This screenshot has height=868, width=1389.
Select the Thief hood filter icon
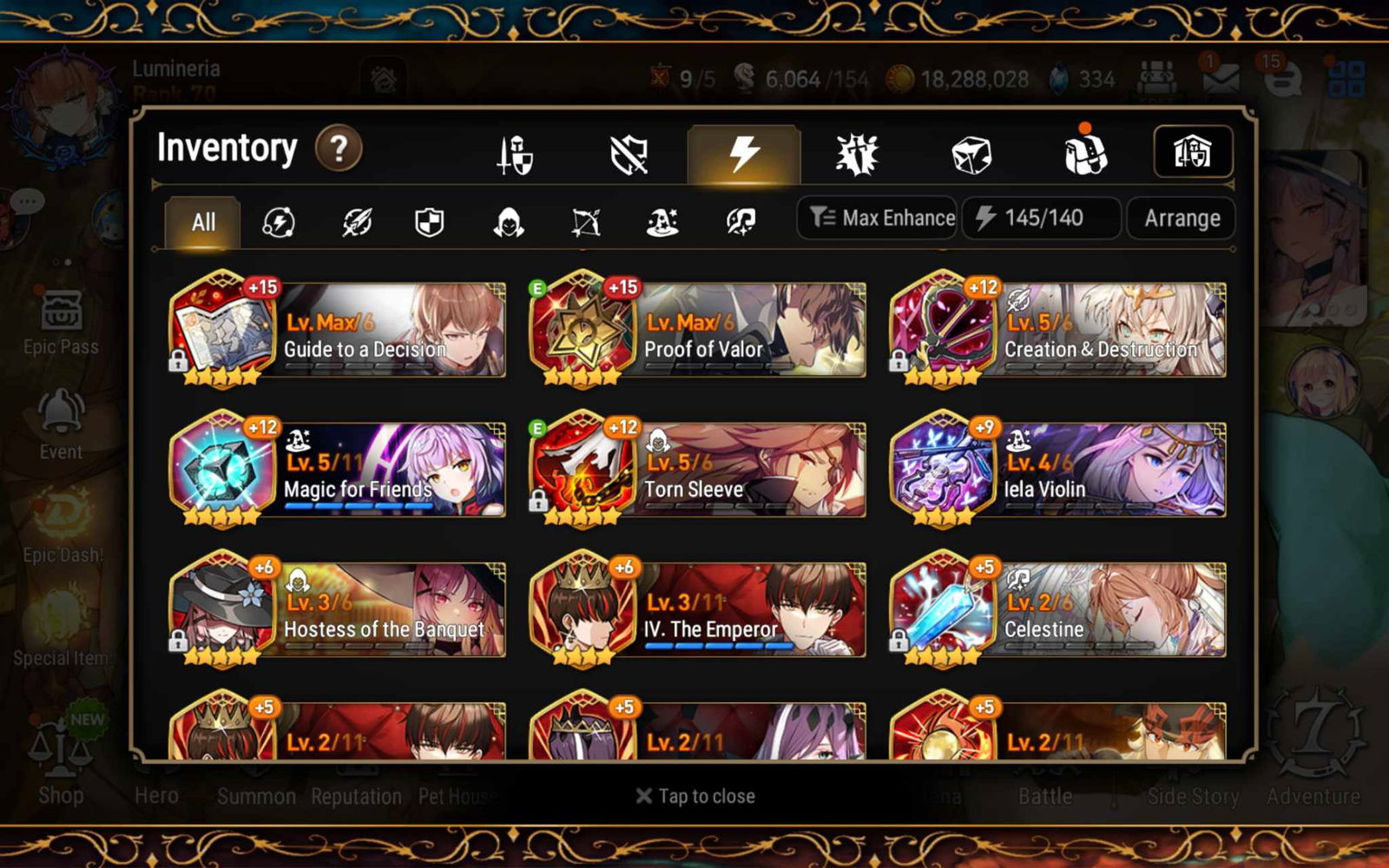(510, 223)
